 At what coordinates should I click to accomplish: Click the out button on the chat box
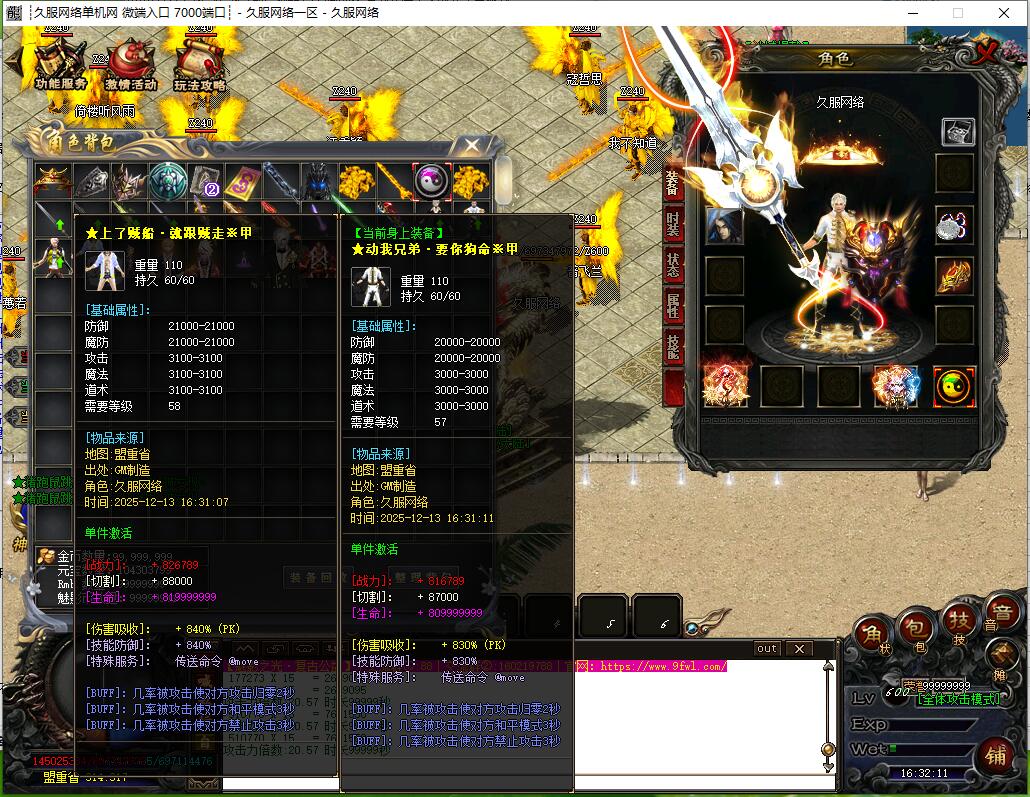[x=766, y=648]
